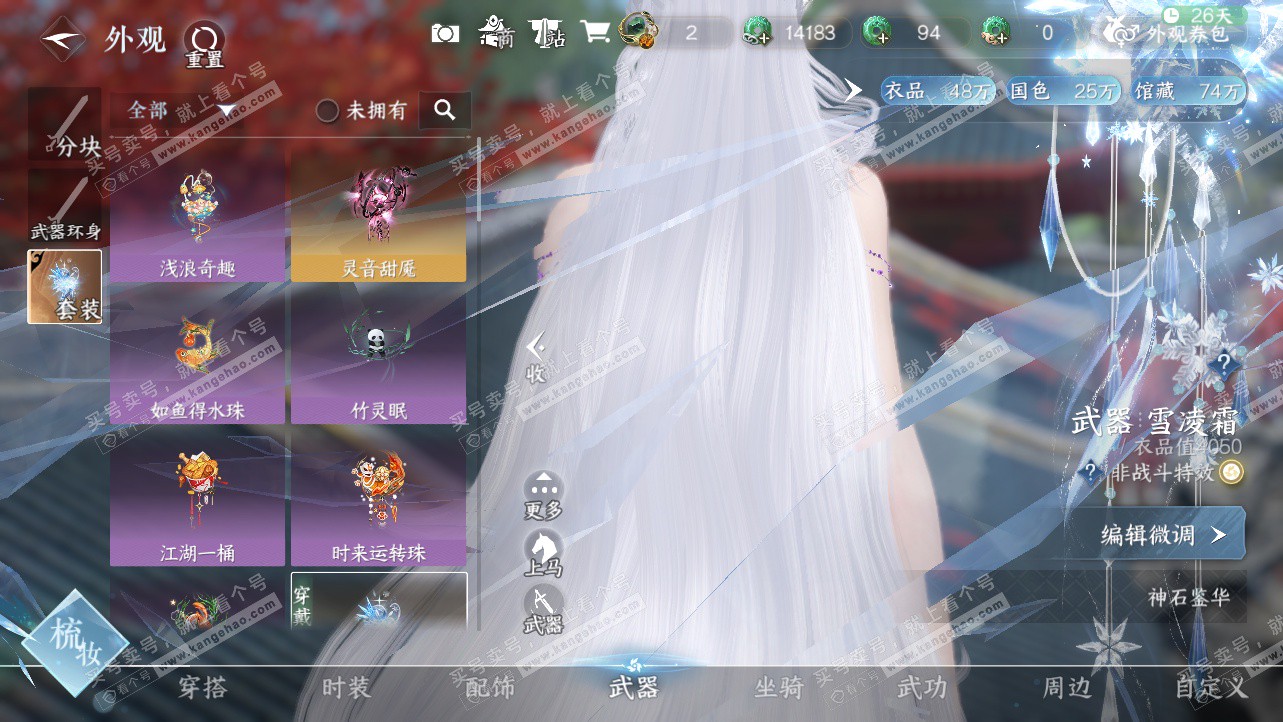
Task: Switch to the 坐骑 mount tab
Action: click(778, 688)
